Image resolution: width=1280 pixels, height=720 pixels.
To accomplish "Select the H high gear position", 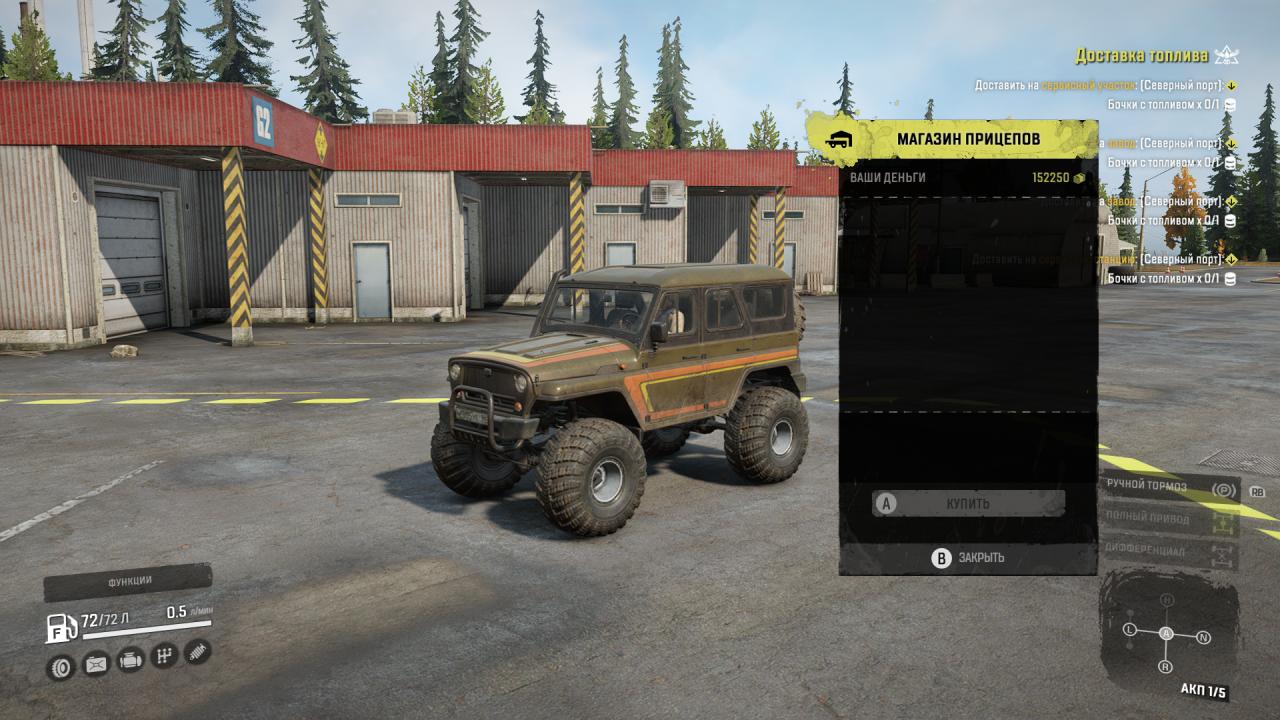I will 1166,600.
